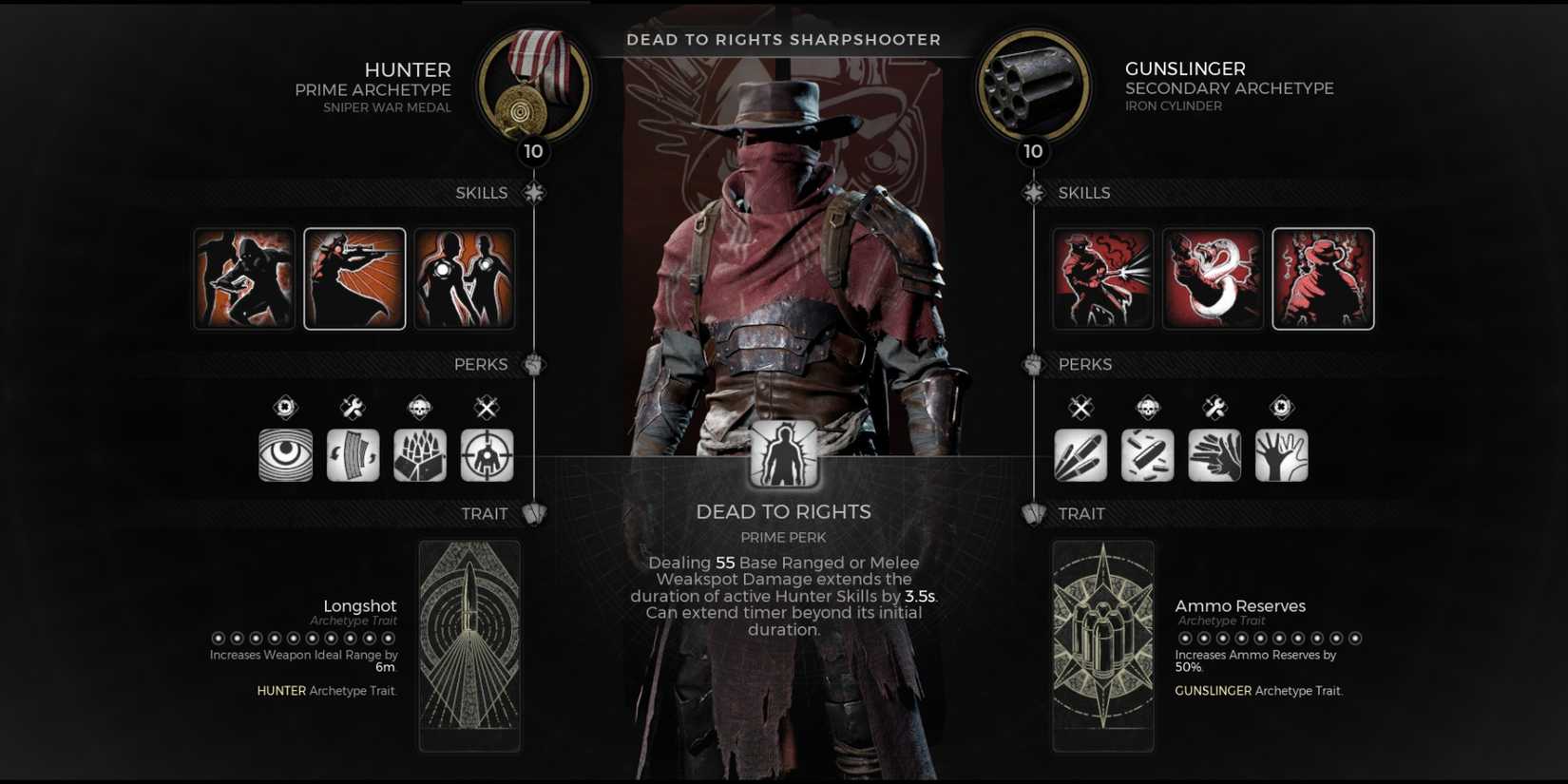Select the crouching Hunter skill icon
The height and width of the screenshot is (784, 1568).
tap(243, 277)
